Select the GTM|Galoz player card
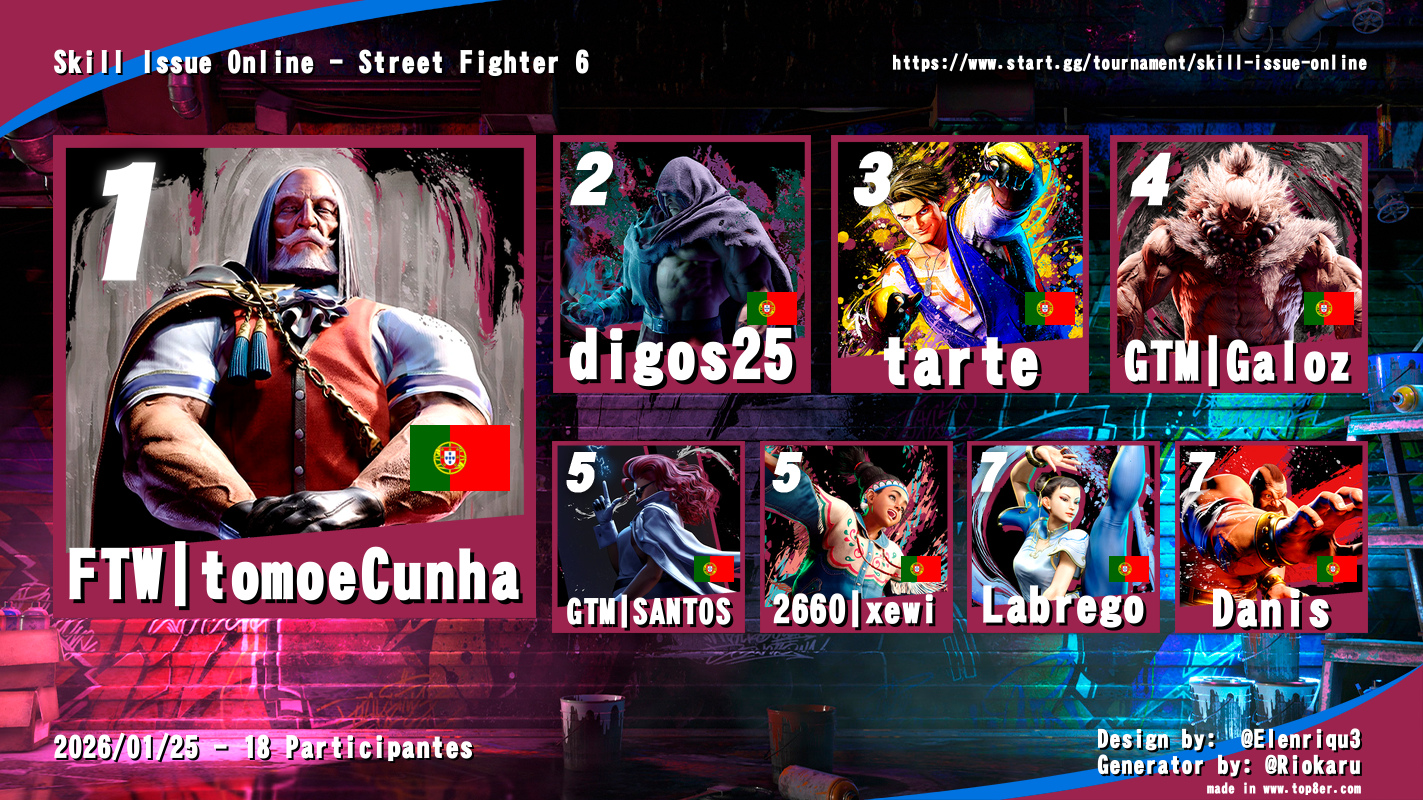 1238,265
